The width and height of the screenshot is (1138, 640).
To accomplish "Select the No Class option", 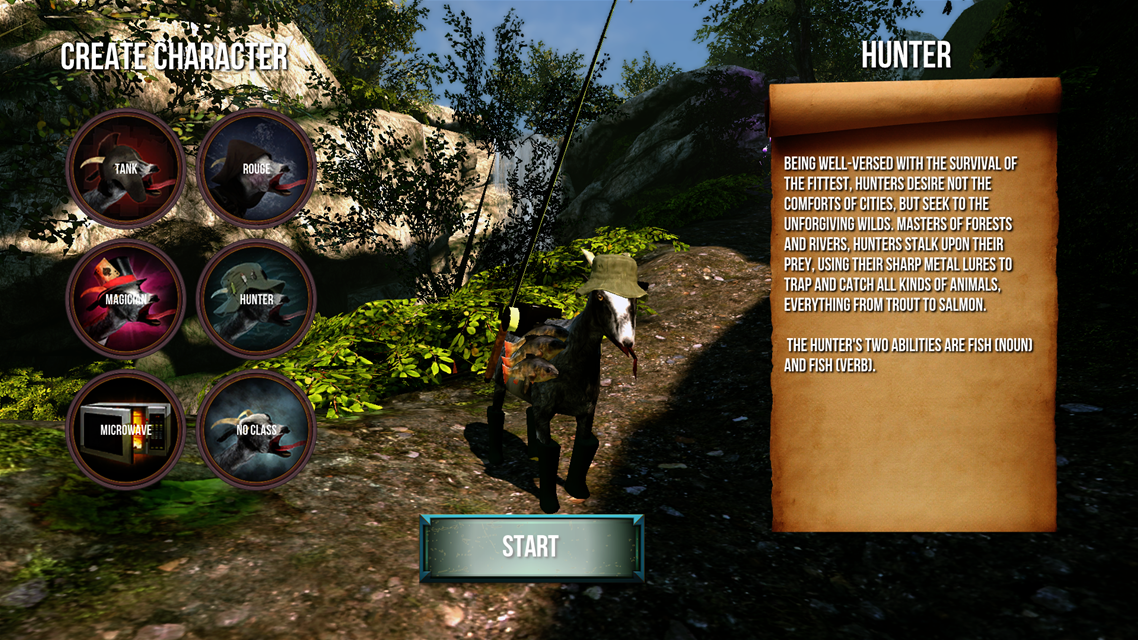I will 256,430.
